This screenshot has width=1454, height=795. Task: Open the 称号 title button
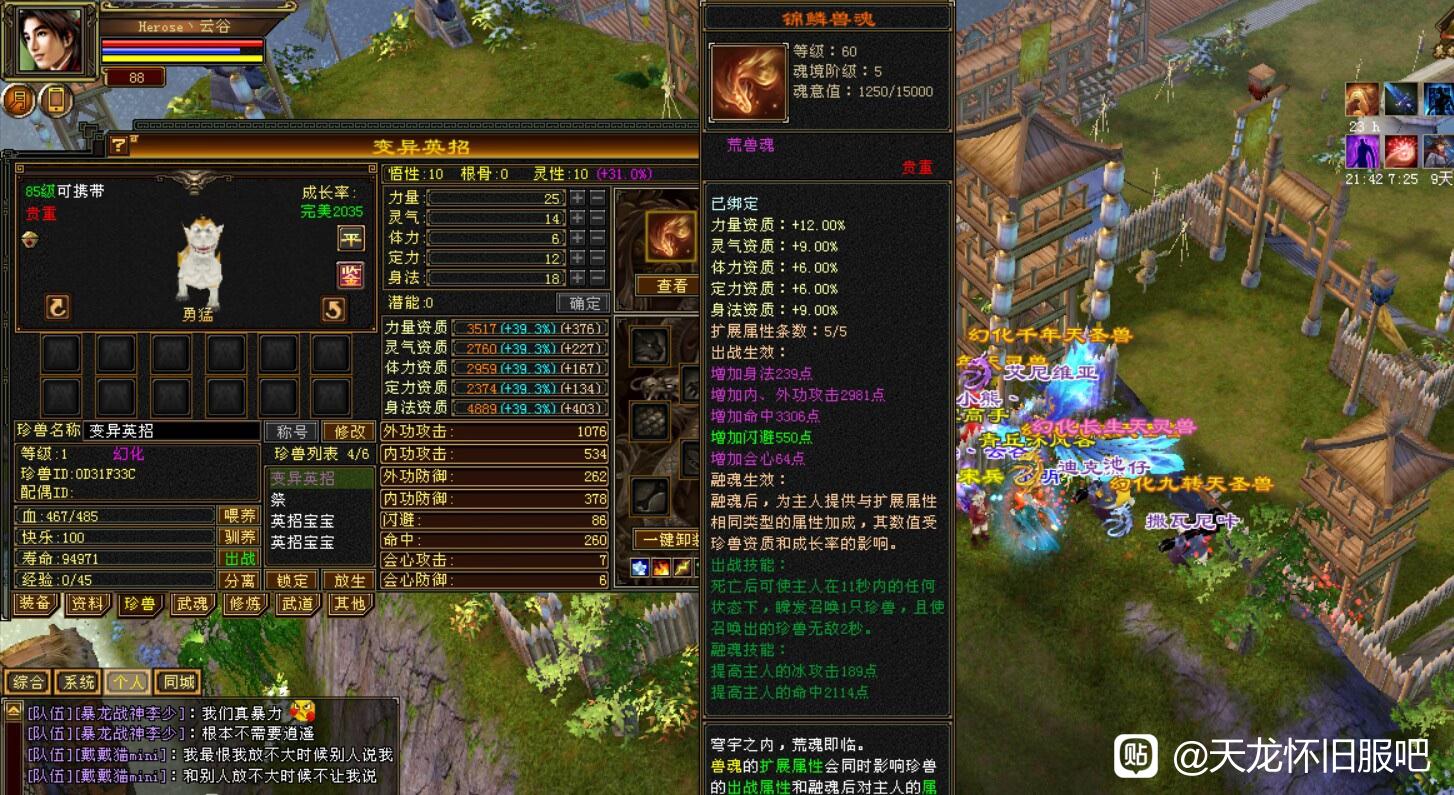coord(291,432)
